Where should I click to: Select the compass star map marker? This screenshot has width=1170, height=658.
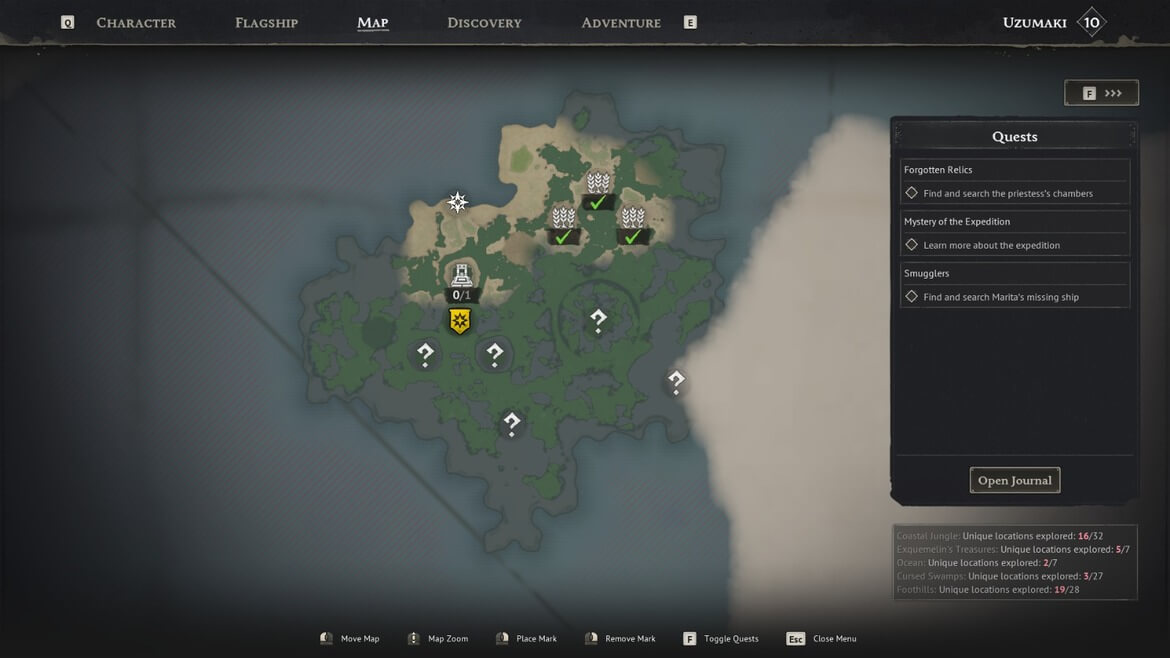point(458,203)
